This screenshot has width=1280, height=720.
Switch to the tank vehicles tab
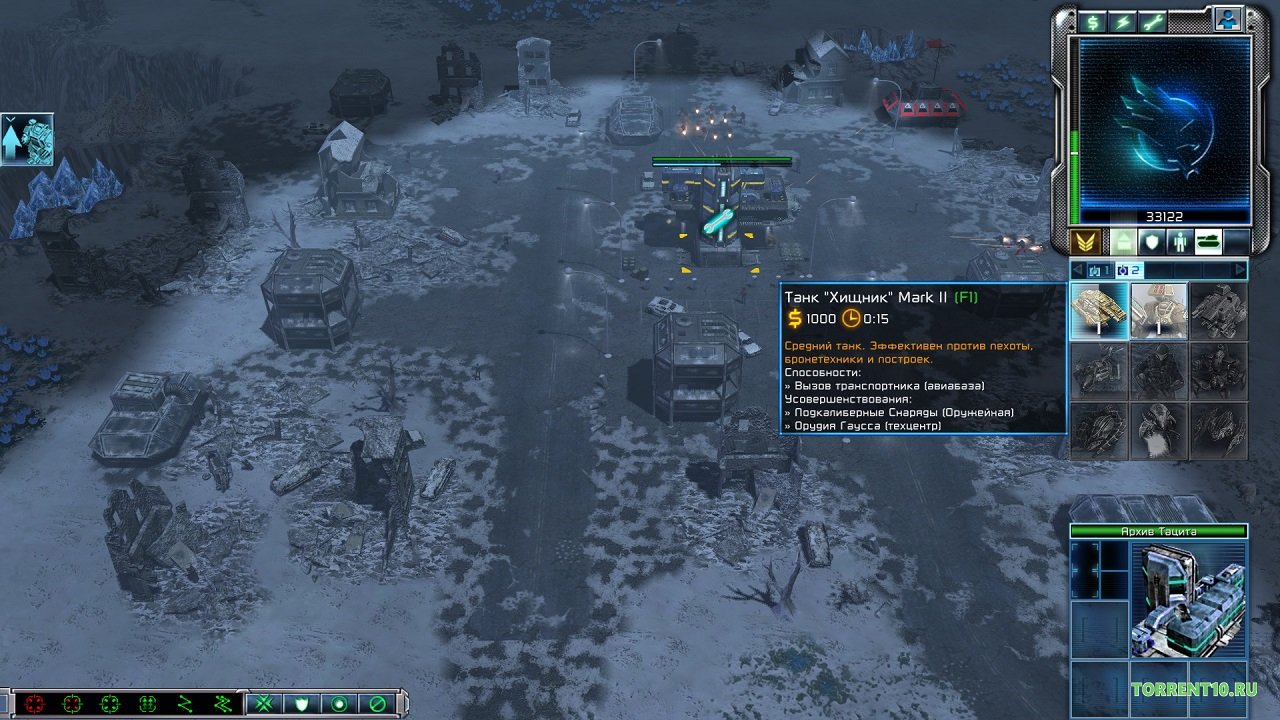[1209, 241]
